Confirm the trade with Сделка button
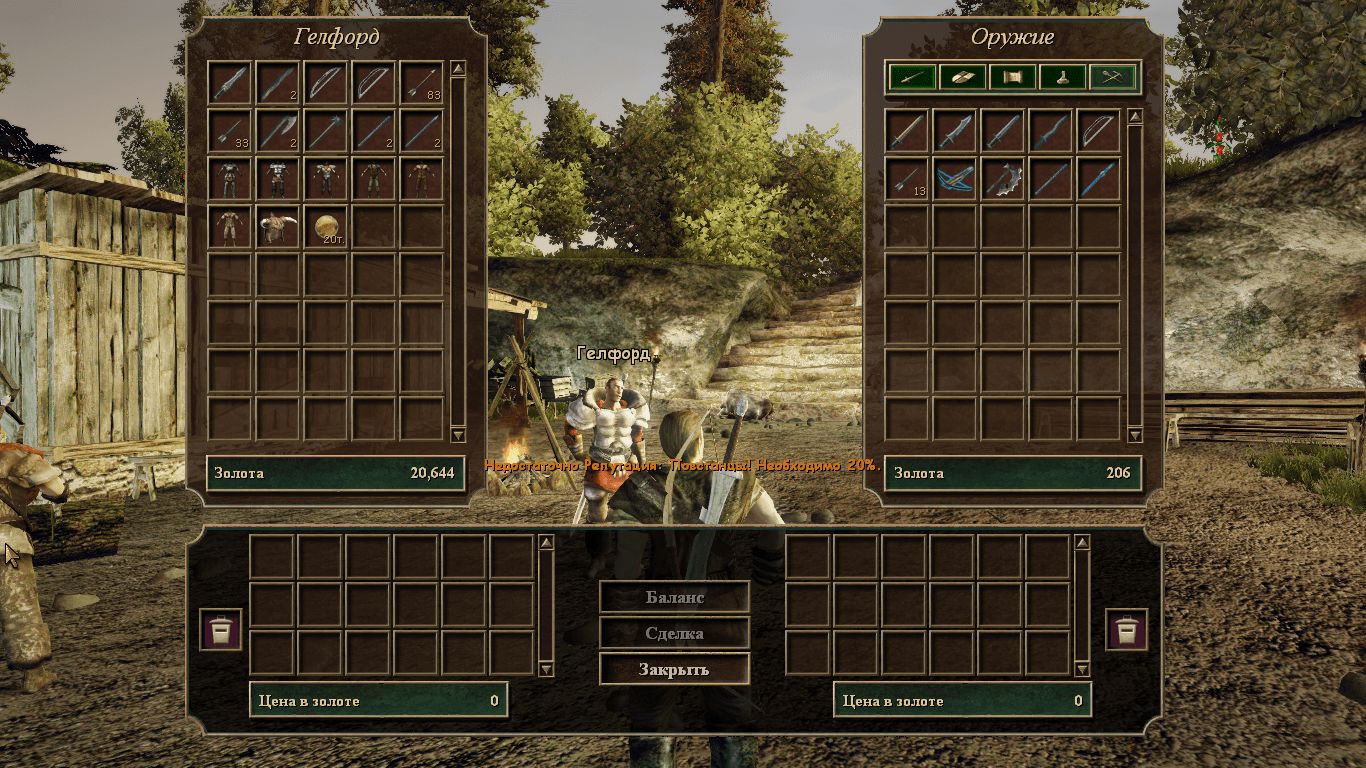The width and height of the screenshot is (1366, 768). (674, 633)
